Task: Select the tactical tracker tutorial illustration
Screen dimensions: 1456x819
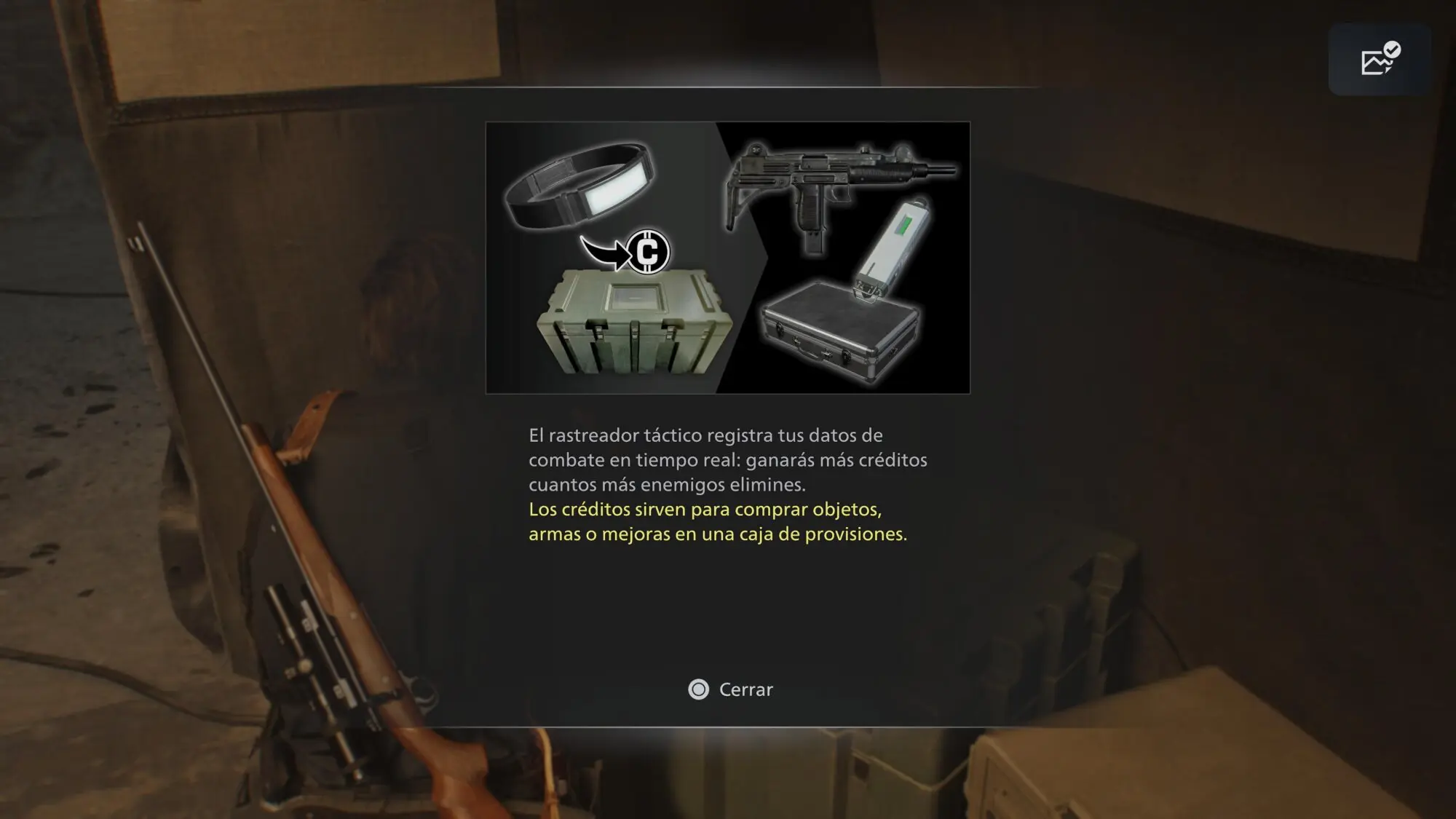Action: pyautogui.click(x=727, y=258)
